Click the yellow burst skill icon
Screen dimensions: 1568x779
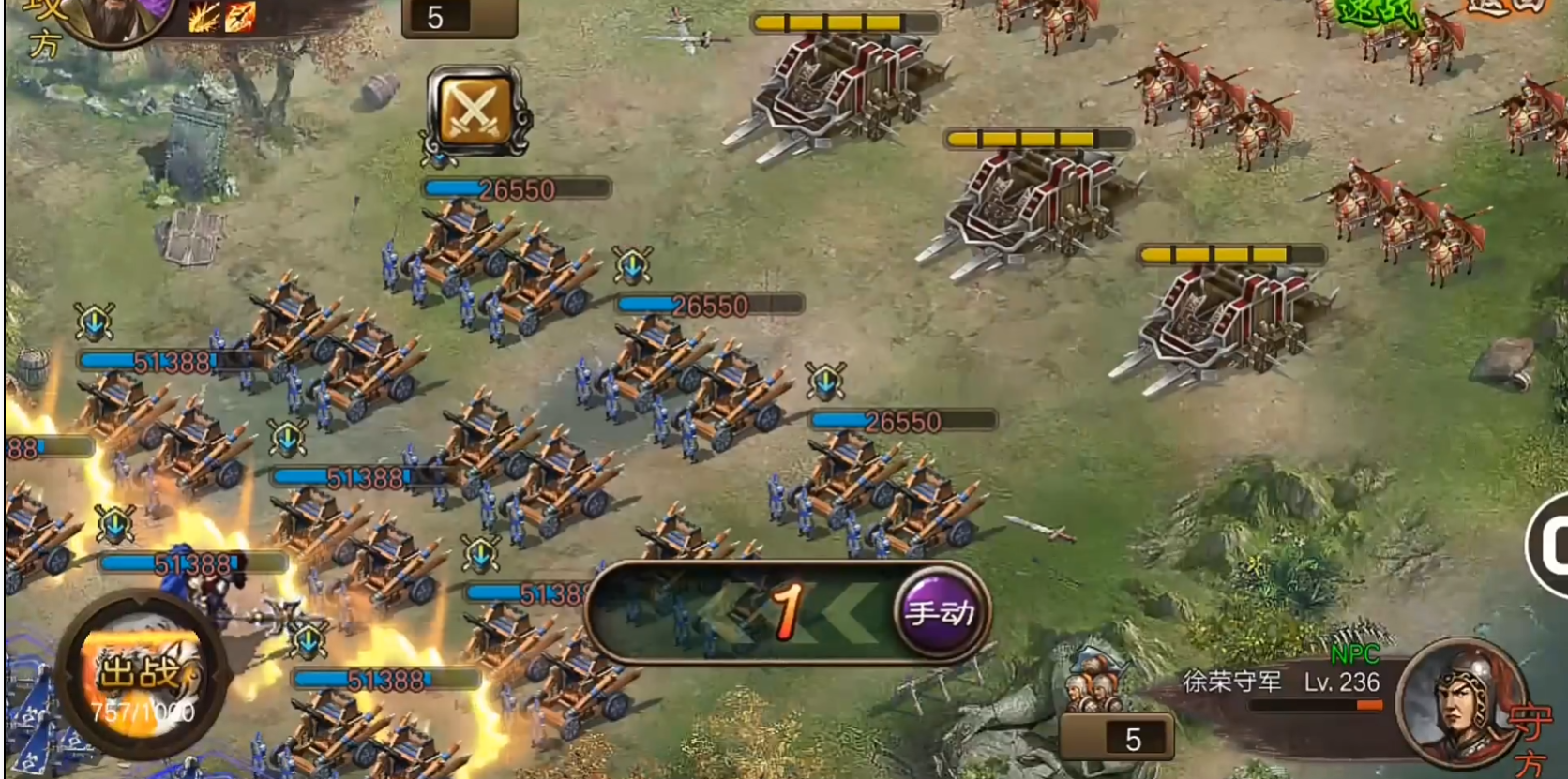(204, 17)
